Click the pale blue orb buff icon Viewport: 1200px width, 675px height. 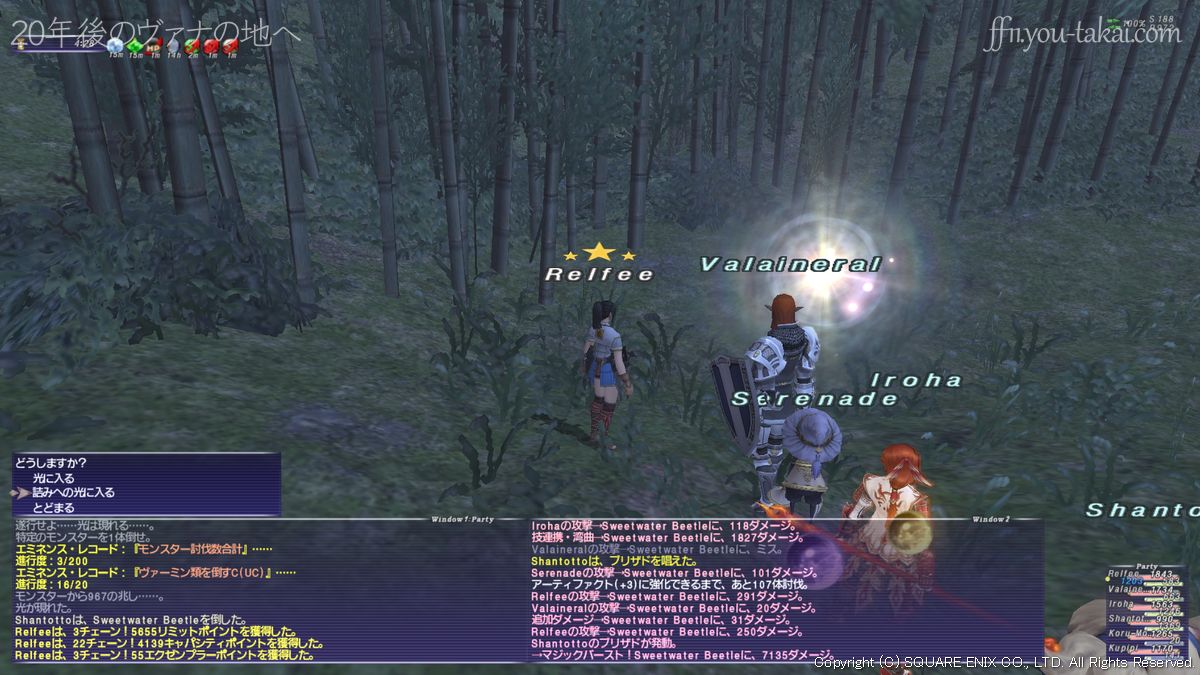tap(117, 46)
